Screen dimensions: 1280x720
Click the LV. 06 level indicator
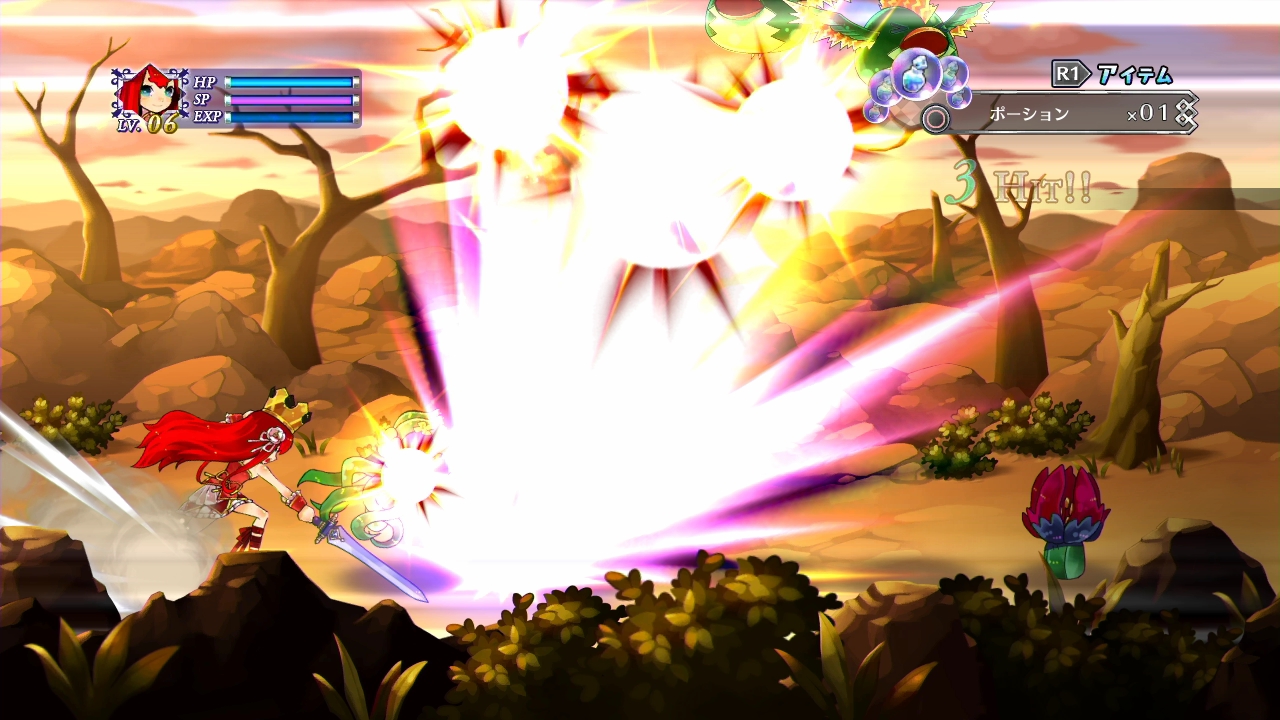click(147, 124)
